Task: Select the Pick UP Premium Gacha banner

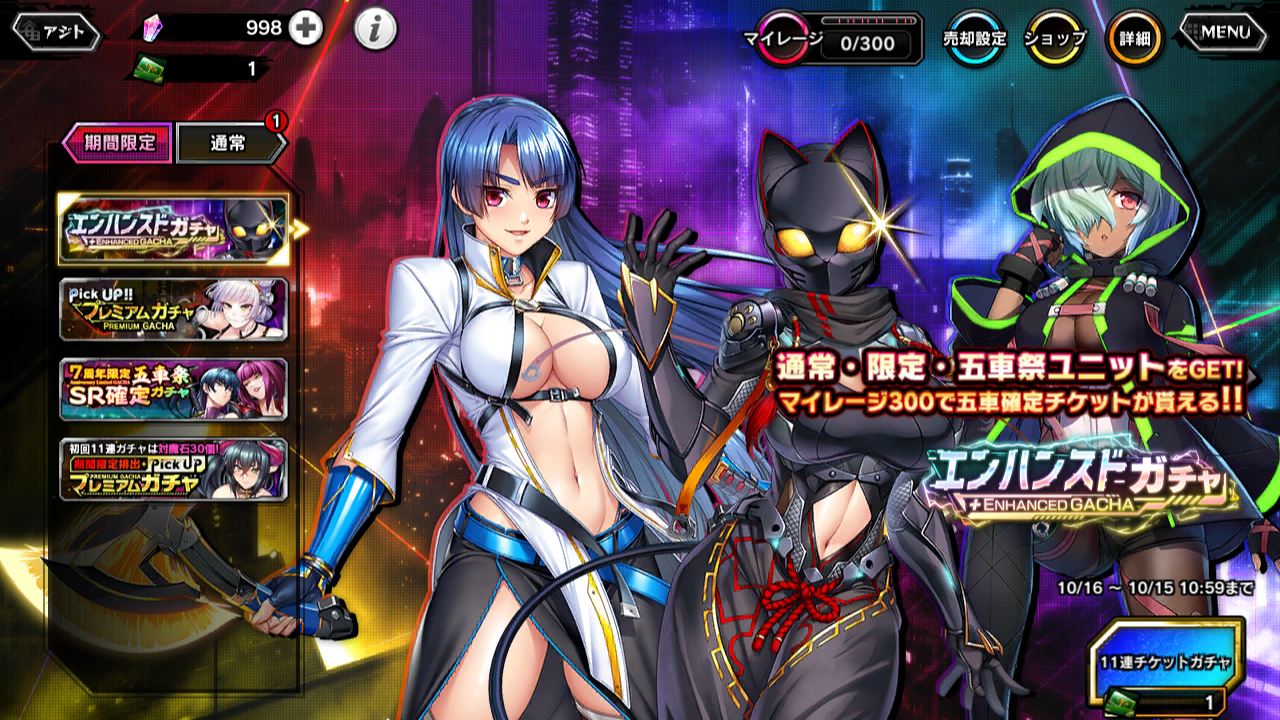Action: click(x=174, y=309)
